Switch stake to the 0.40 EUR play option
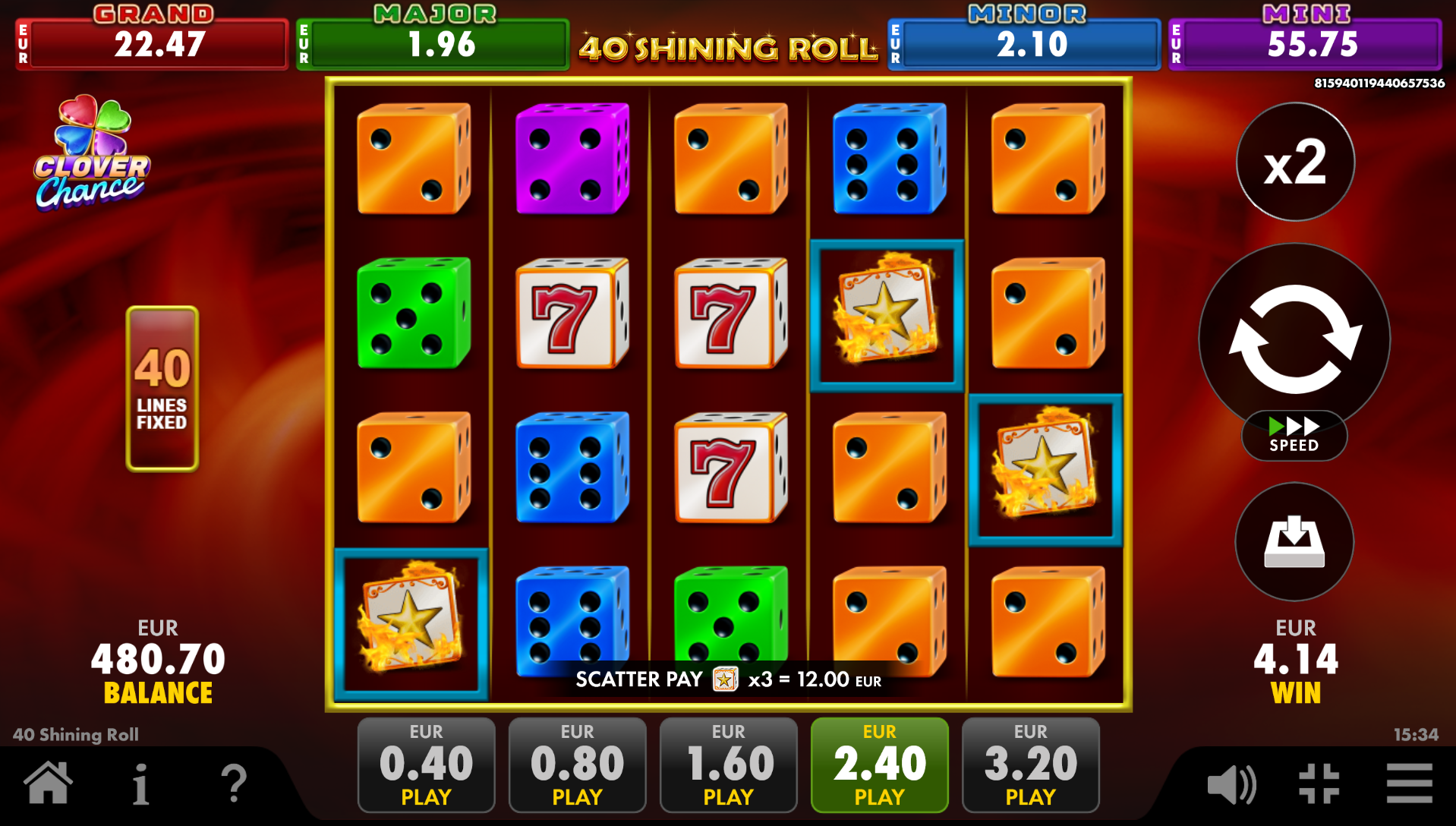The height and width of the screenshot is (826, 1456). [x=425, y=765]
